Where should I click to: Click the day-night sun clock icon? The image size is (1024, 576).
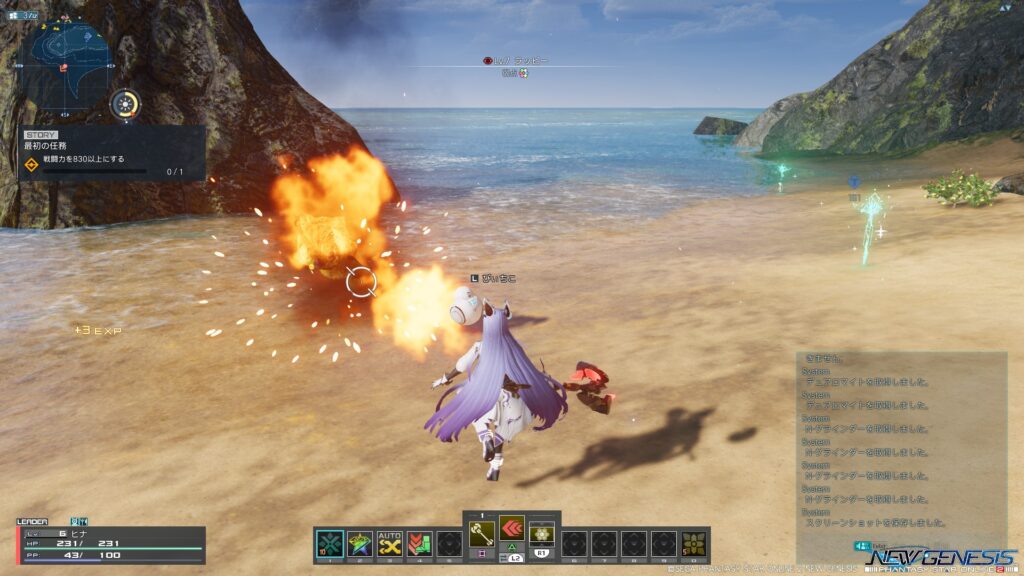point(125,104)
